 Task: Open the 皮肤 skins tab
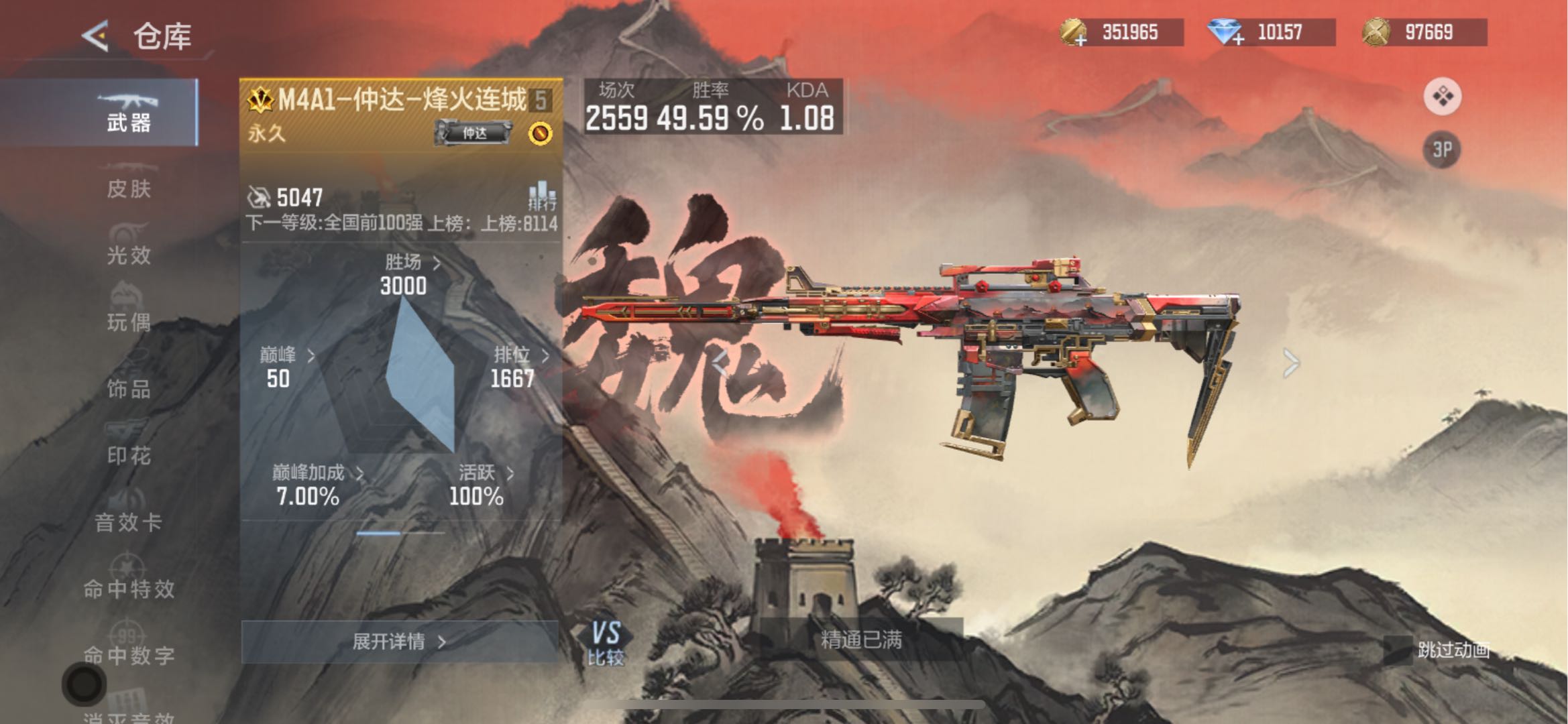128,182
